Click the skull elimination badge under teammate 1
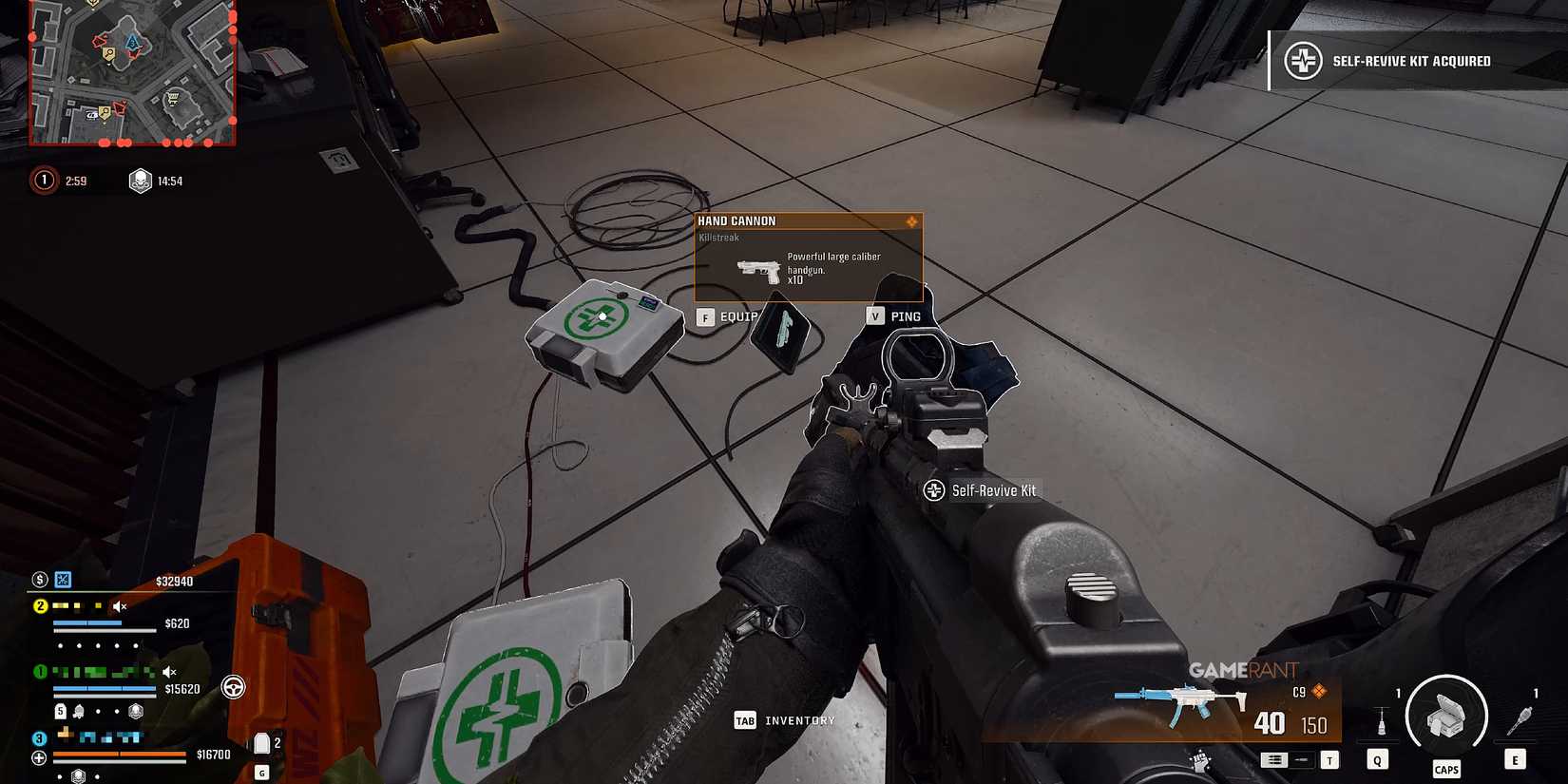The image size is (1568, 784). coord(135,710)
